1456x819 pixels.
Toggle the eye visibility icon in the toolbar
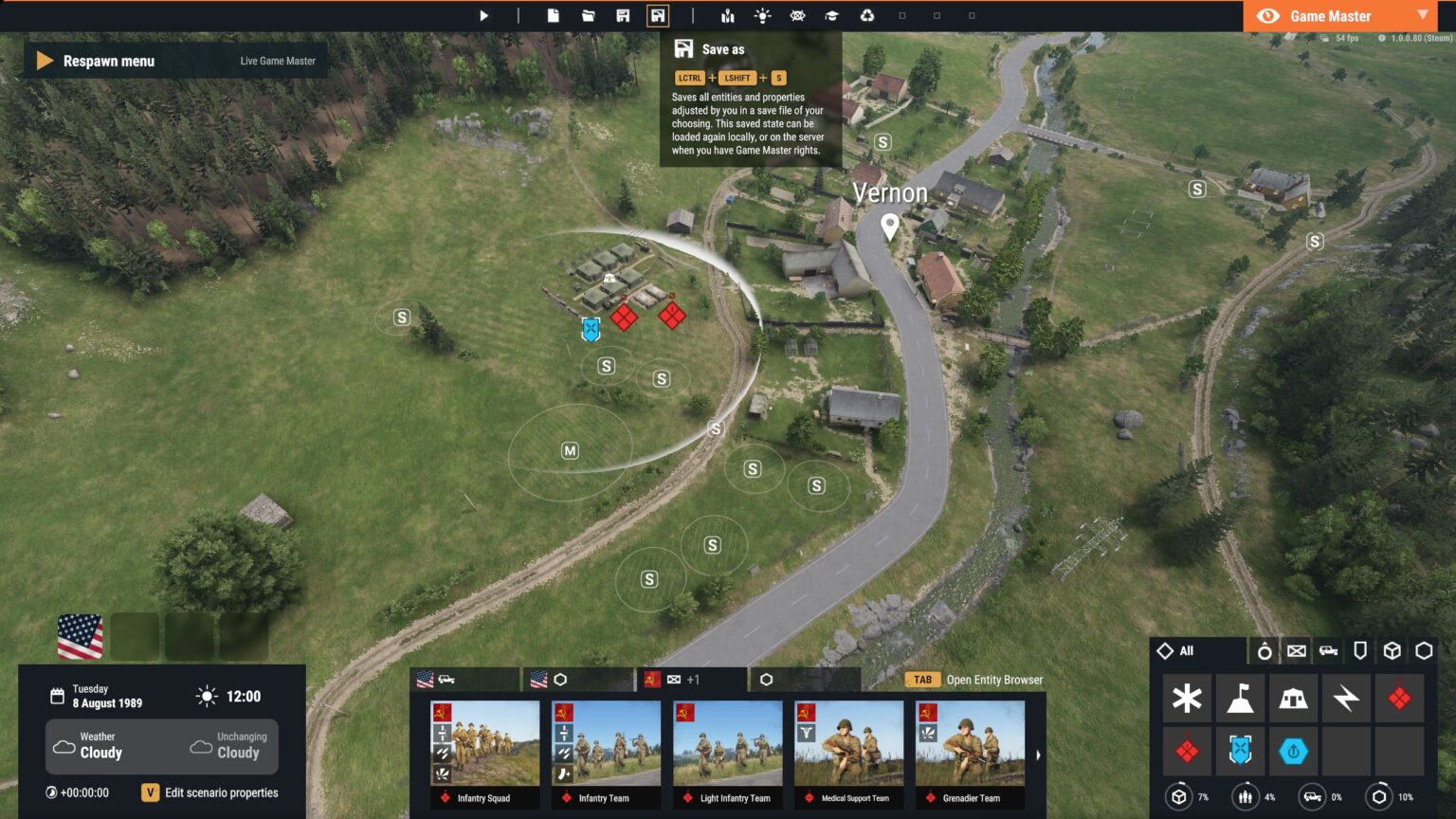797,15
